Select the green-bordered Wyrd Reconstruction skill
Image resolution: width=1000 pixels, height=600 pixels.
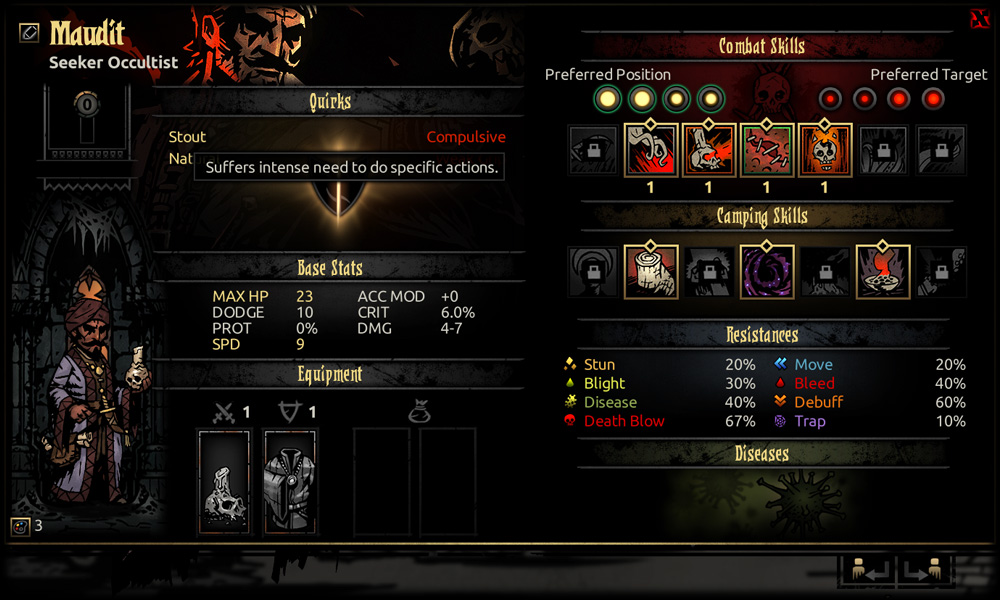pyautogui.click(x=767, y=151)
